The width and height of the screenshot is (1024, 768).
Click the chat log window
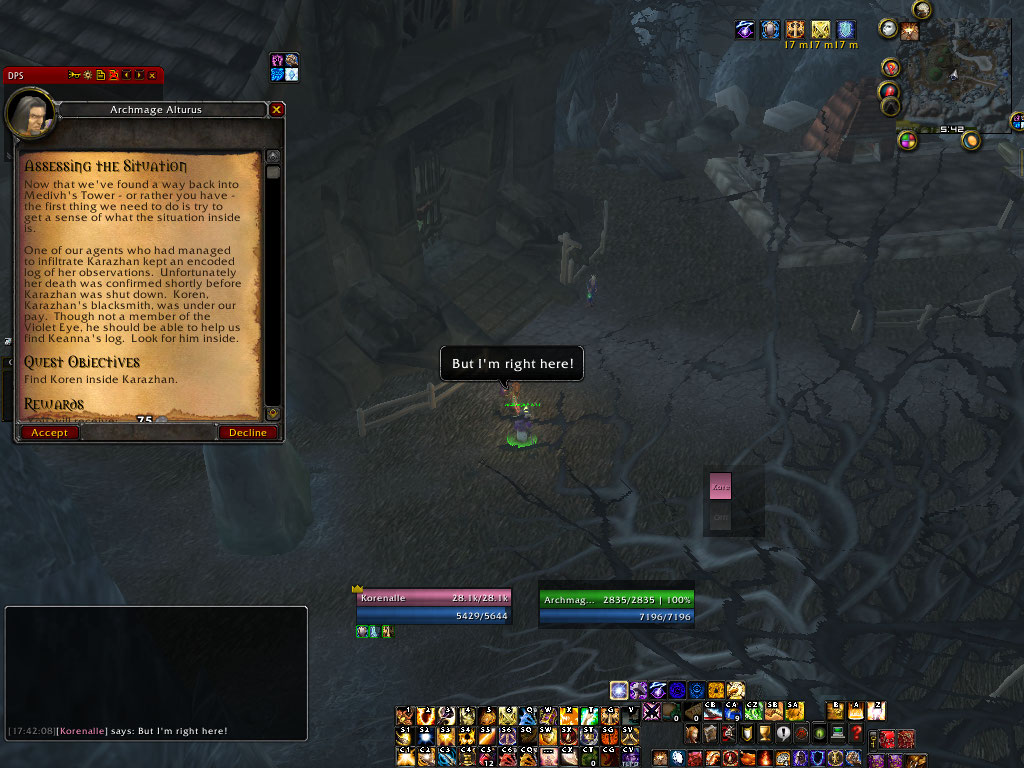pyautogui.click(x=156, y=670)
